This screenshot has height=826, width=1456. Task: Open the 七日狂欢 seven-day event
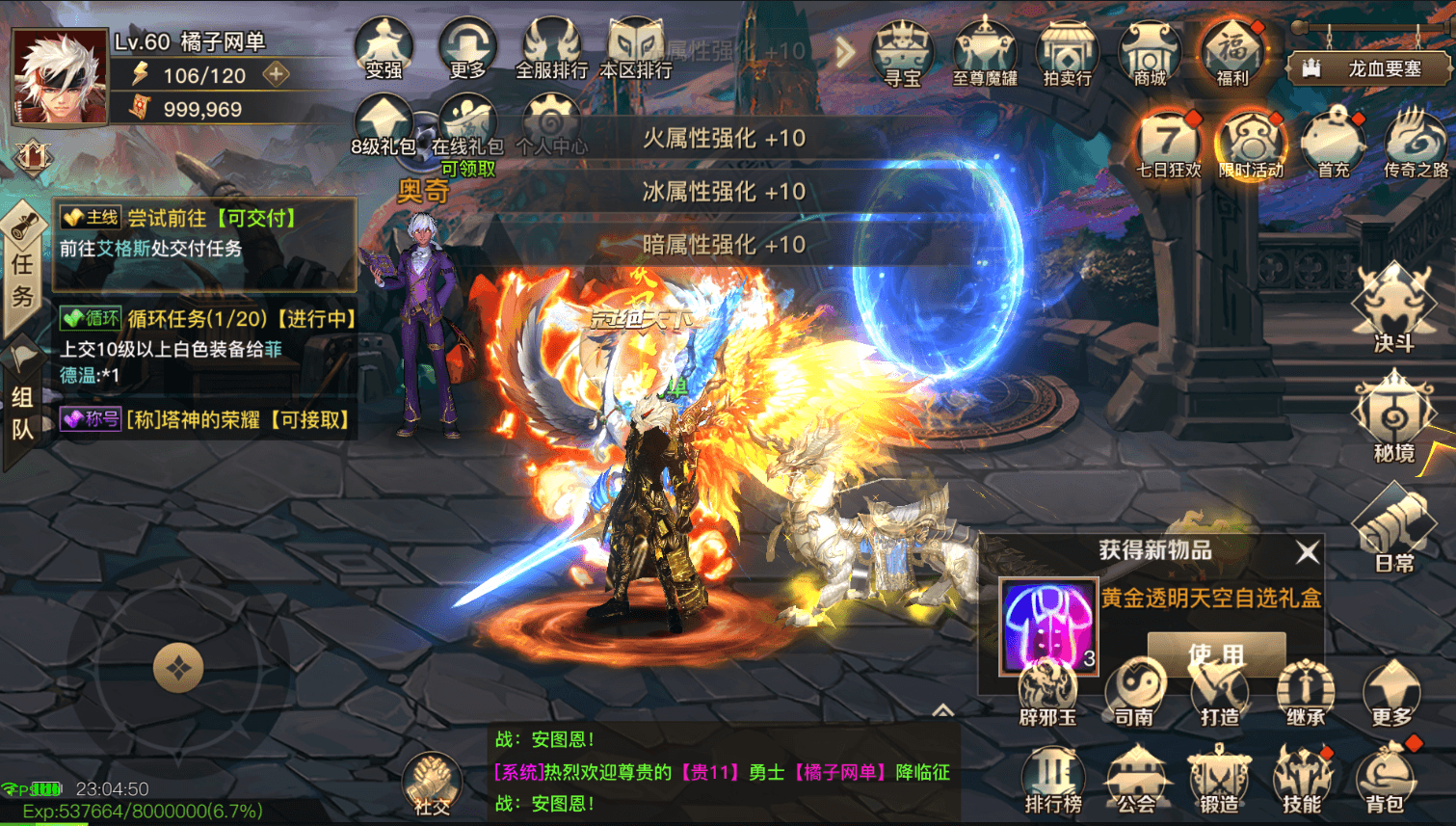[1168, 145]
